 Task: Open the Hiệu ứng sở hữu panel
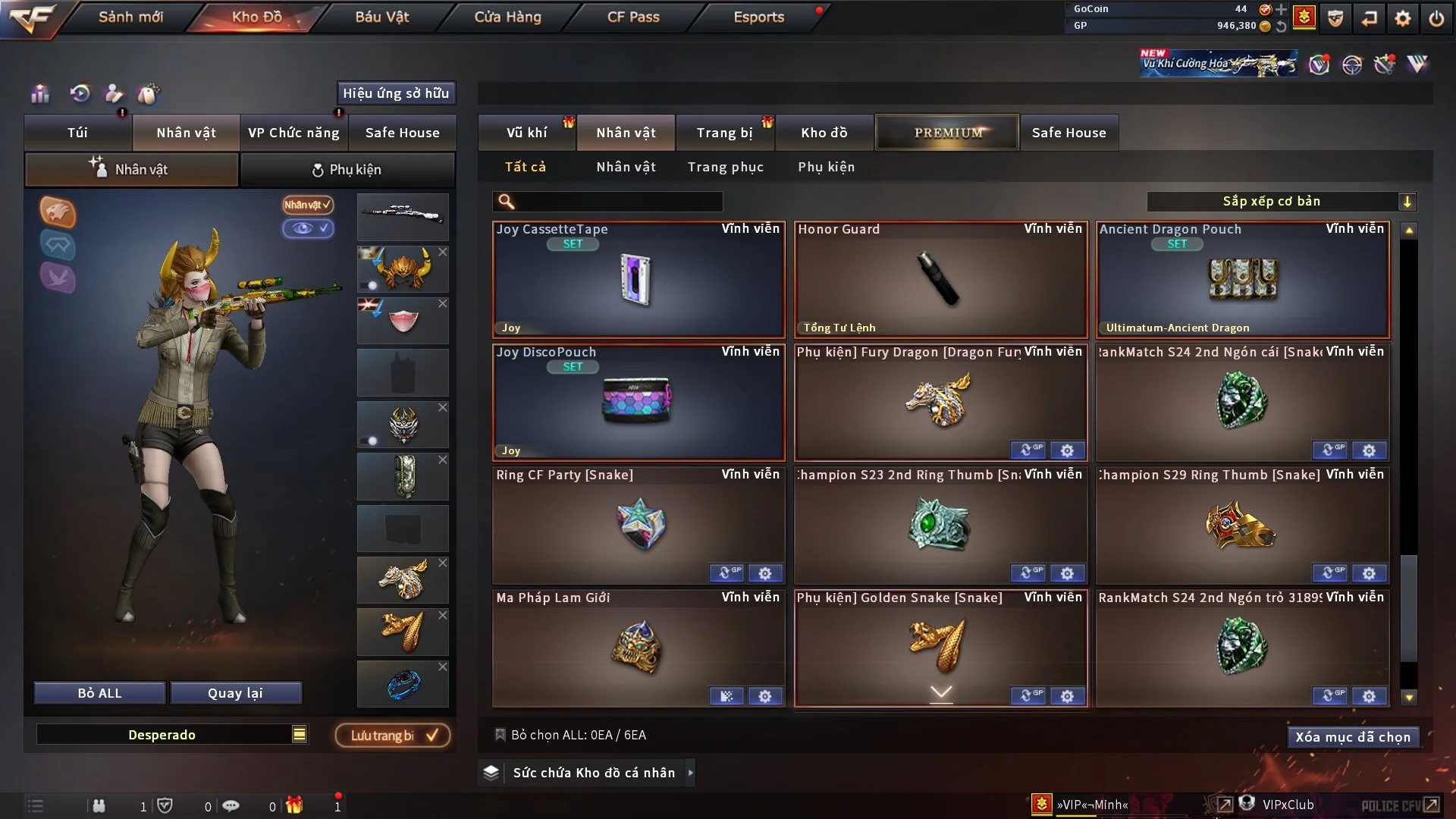[396, 93]
